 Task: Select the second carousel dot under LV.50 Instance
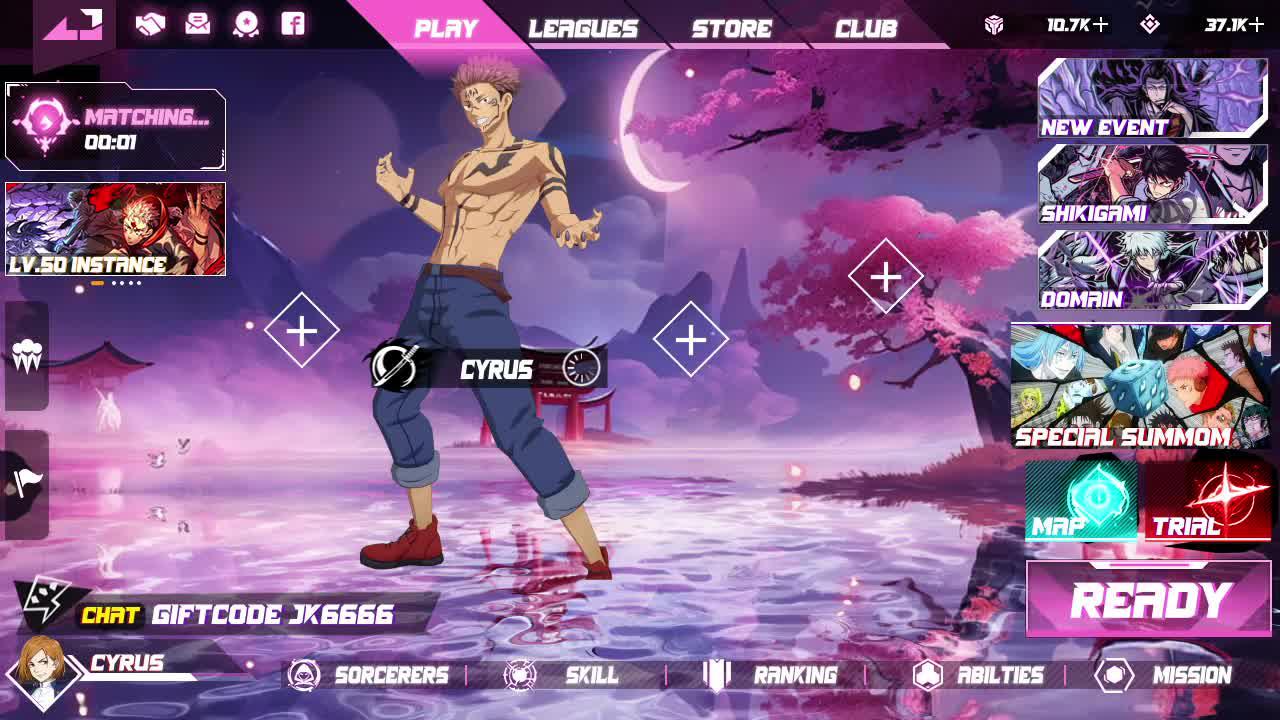coord(113,285)
